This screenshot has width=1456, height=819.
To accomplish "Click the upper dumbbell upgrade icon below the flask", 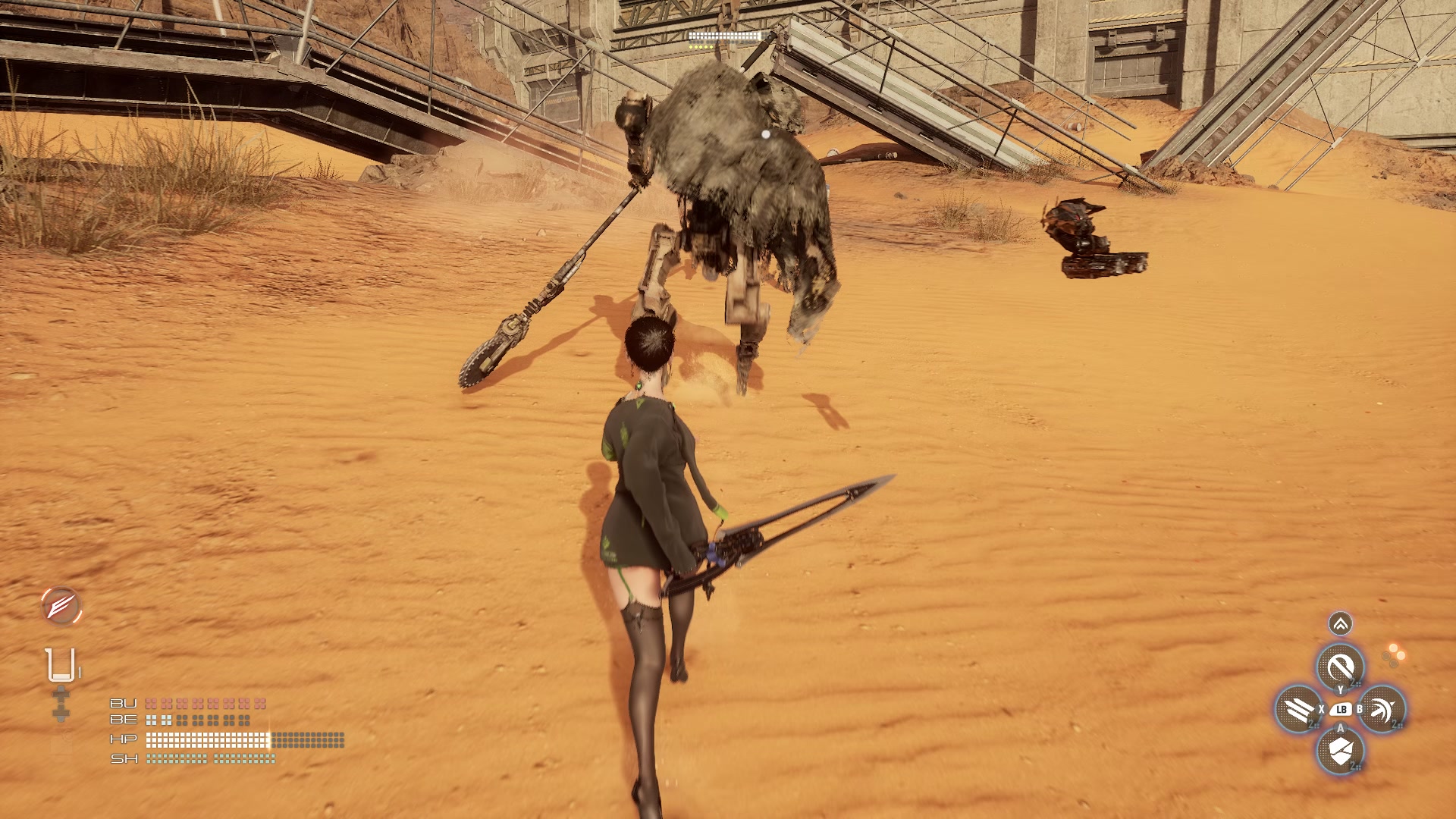I will [61, 695].
